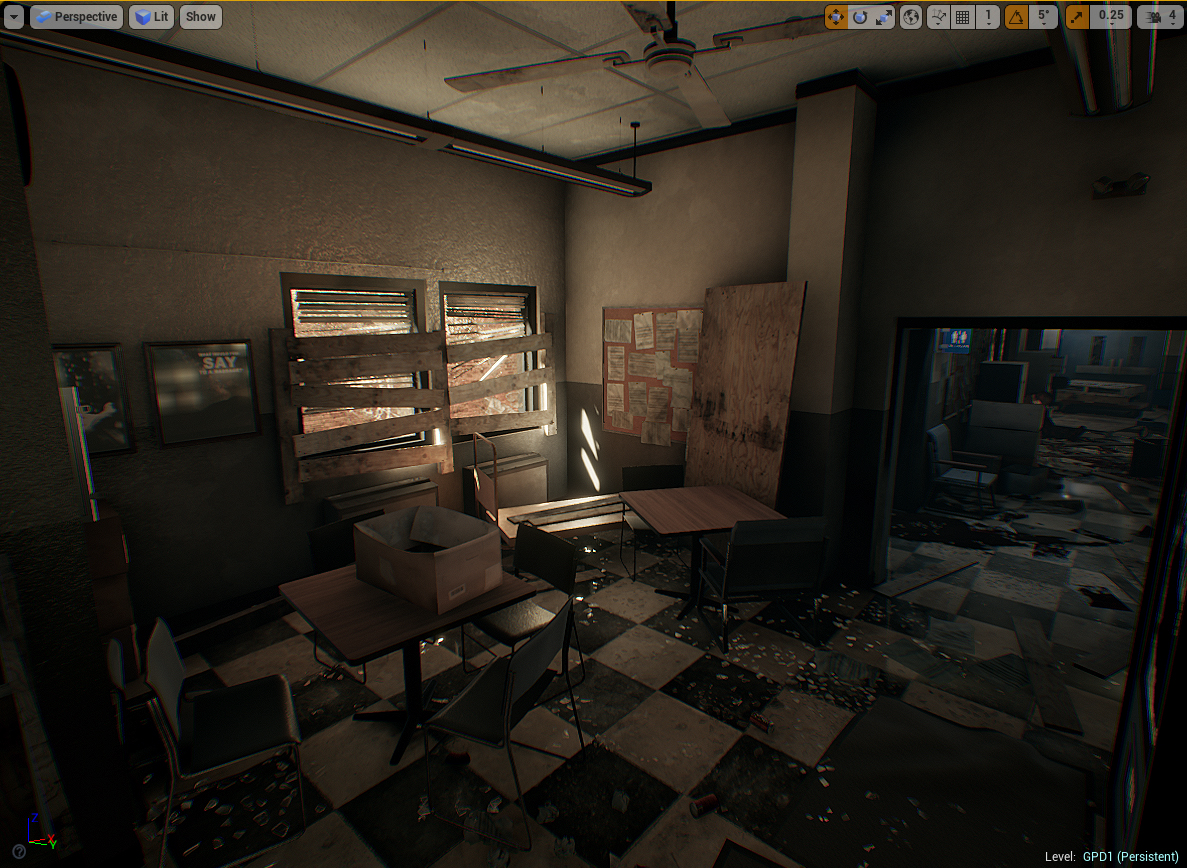The width and height of the screenshot is (1187, 868).
Task: Toggle the world coordinate globe icon
Action: click(x=911, y=17)
